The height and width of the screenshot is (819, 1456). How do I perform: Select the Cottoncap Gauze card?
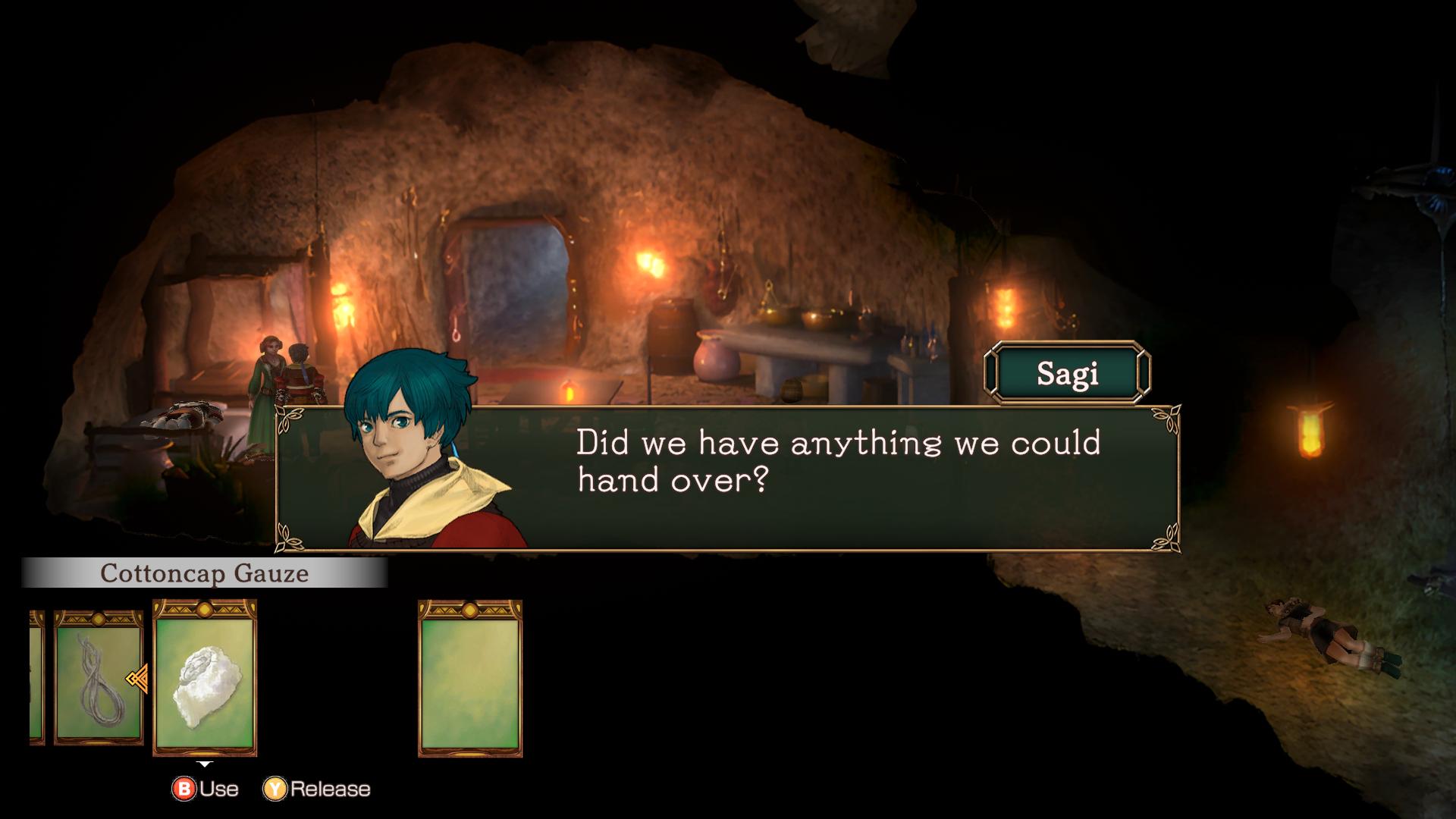(205, 677)
